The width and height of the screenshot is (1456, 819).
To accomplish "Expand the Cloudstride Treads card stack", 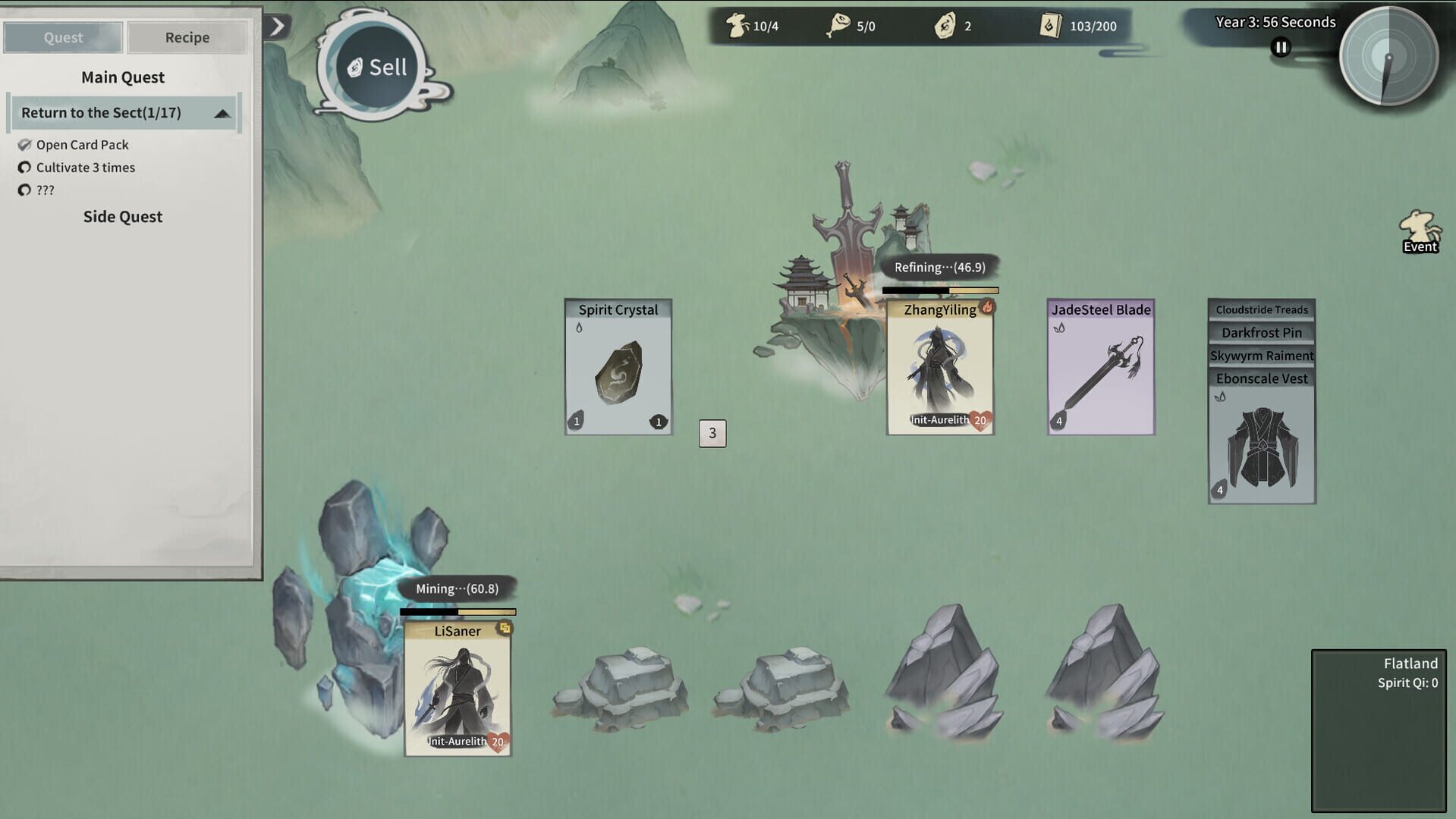I will (1261, 309).
